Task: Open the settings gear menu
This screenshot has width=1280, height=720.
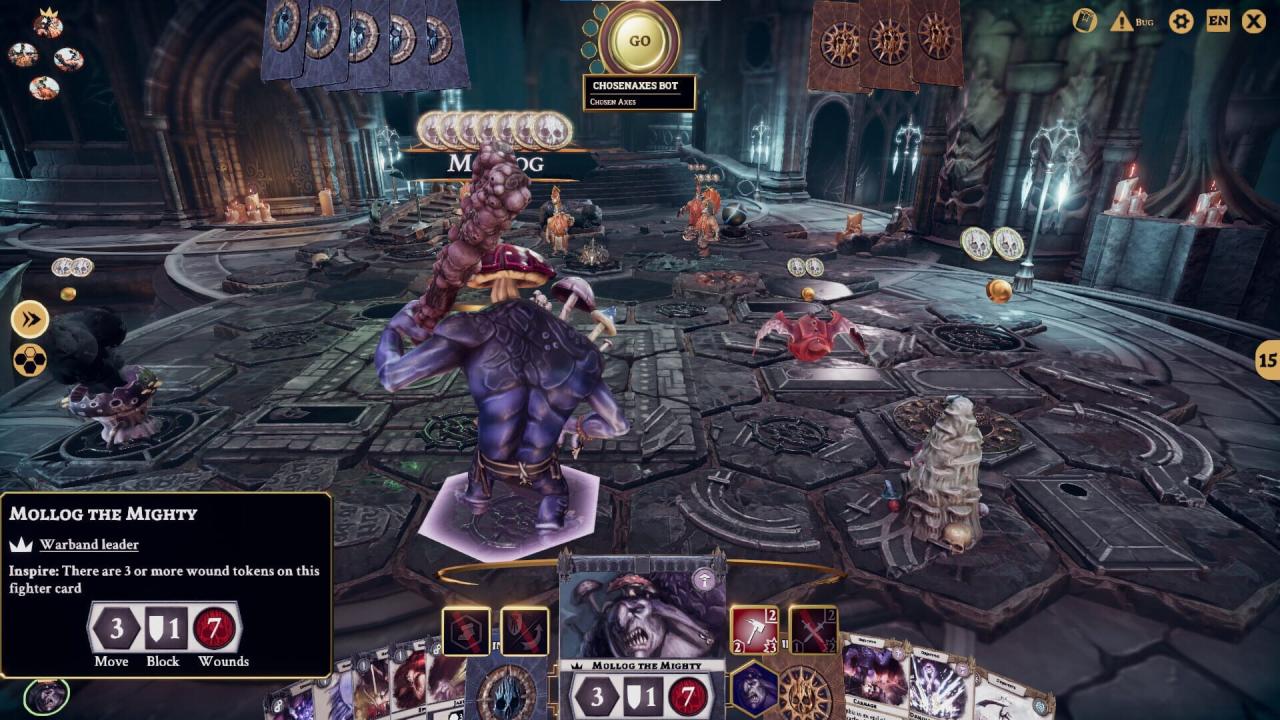Action: [x=1181, y=21]
